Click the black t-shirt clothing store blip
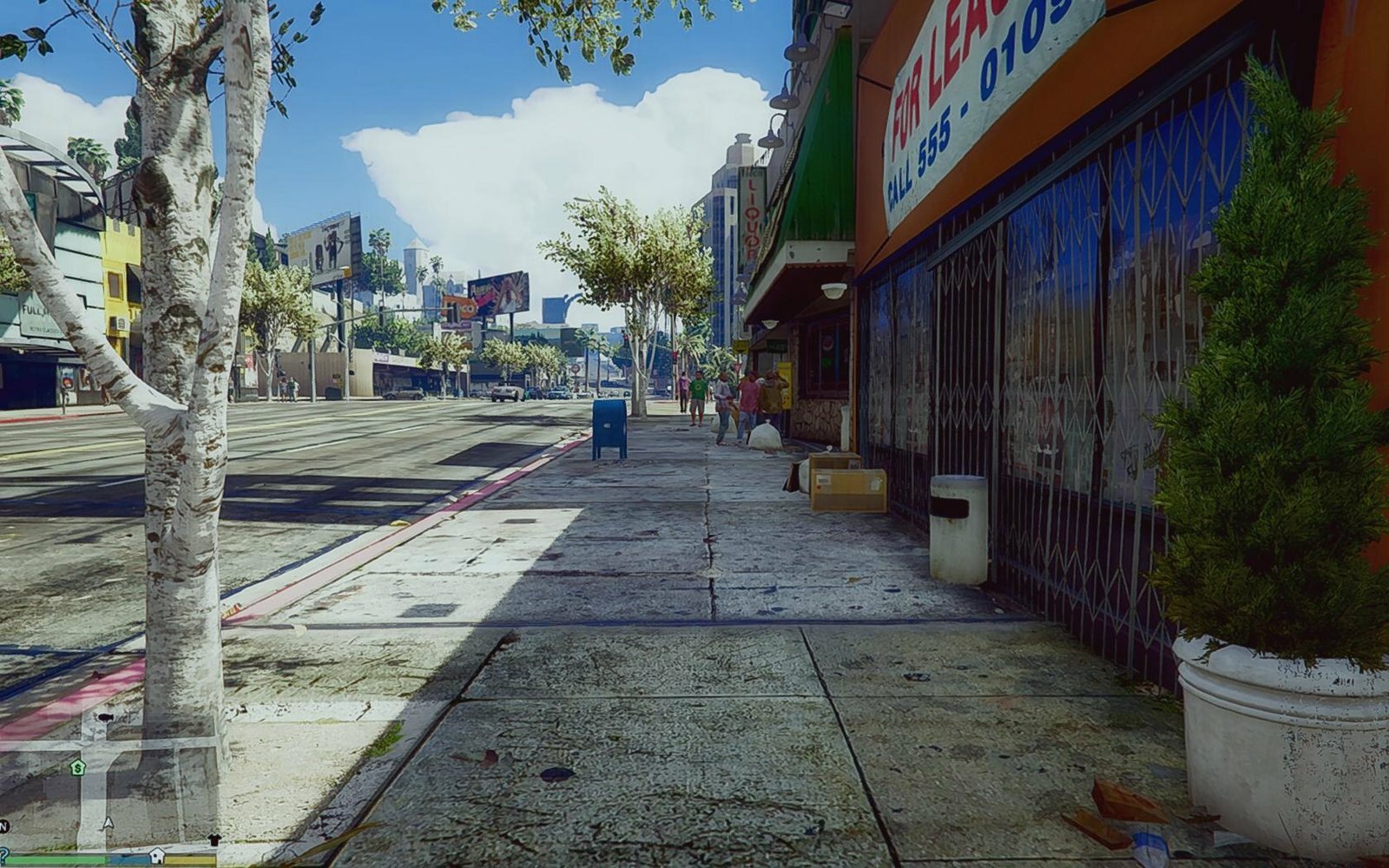Viewport: 1389px width, 868px height. [x=214, y=839]
